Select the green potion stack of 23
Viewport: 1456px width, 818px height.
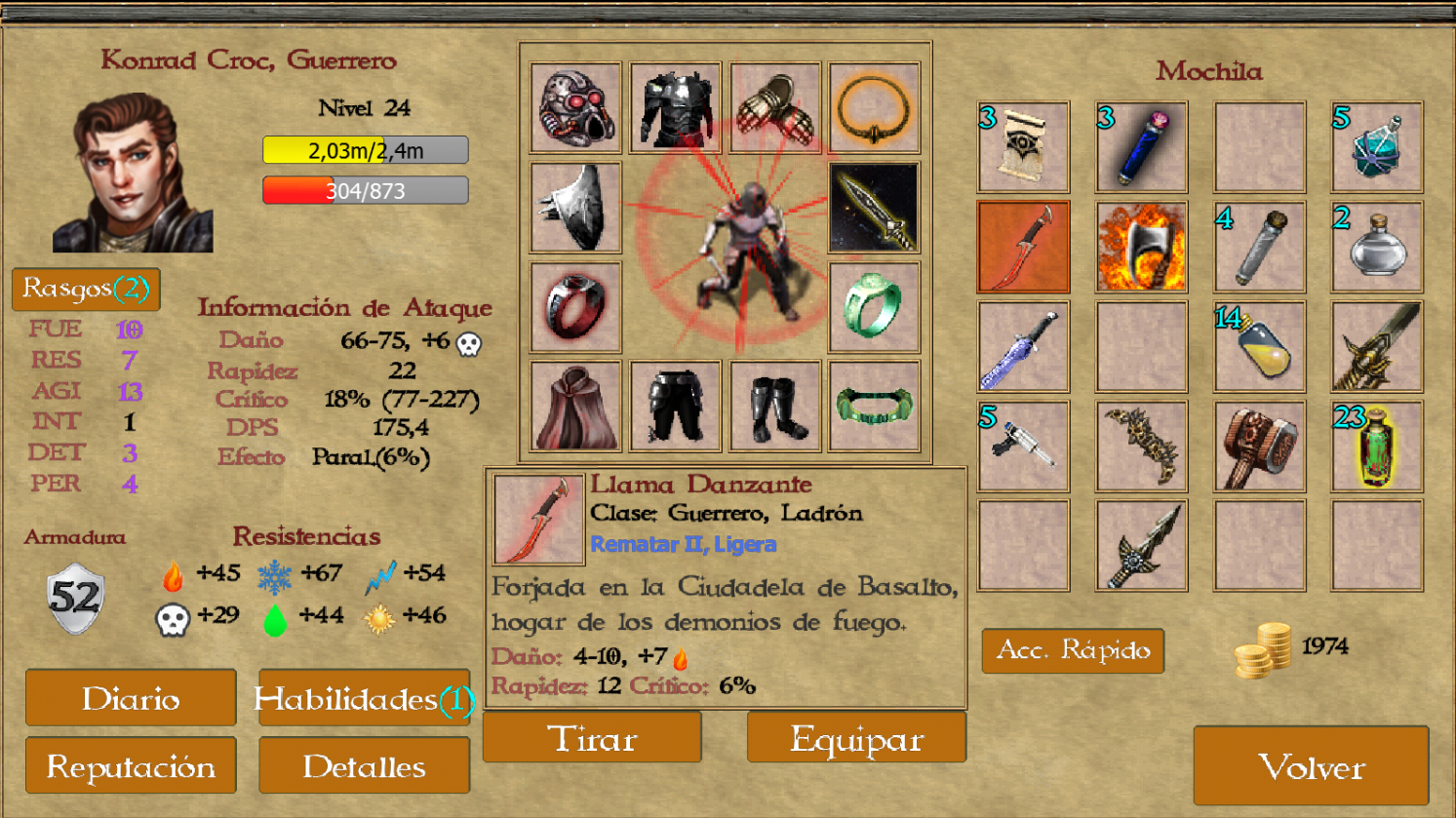tap(1377, 447)
